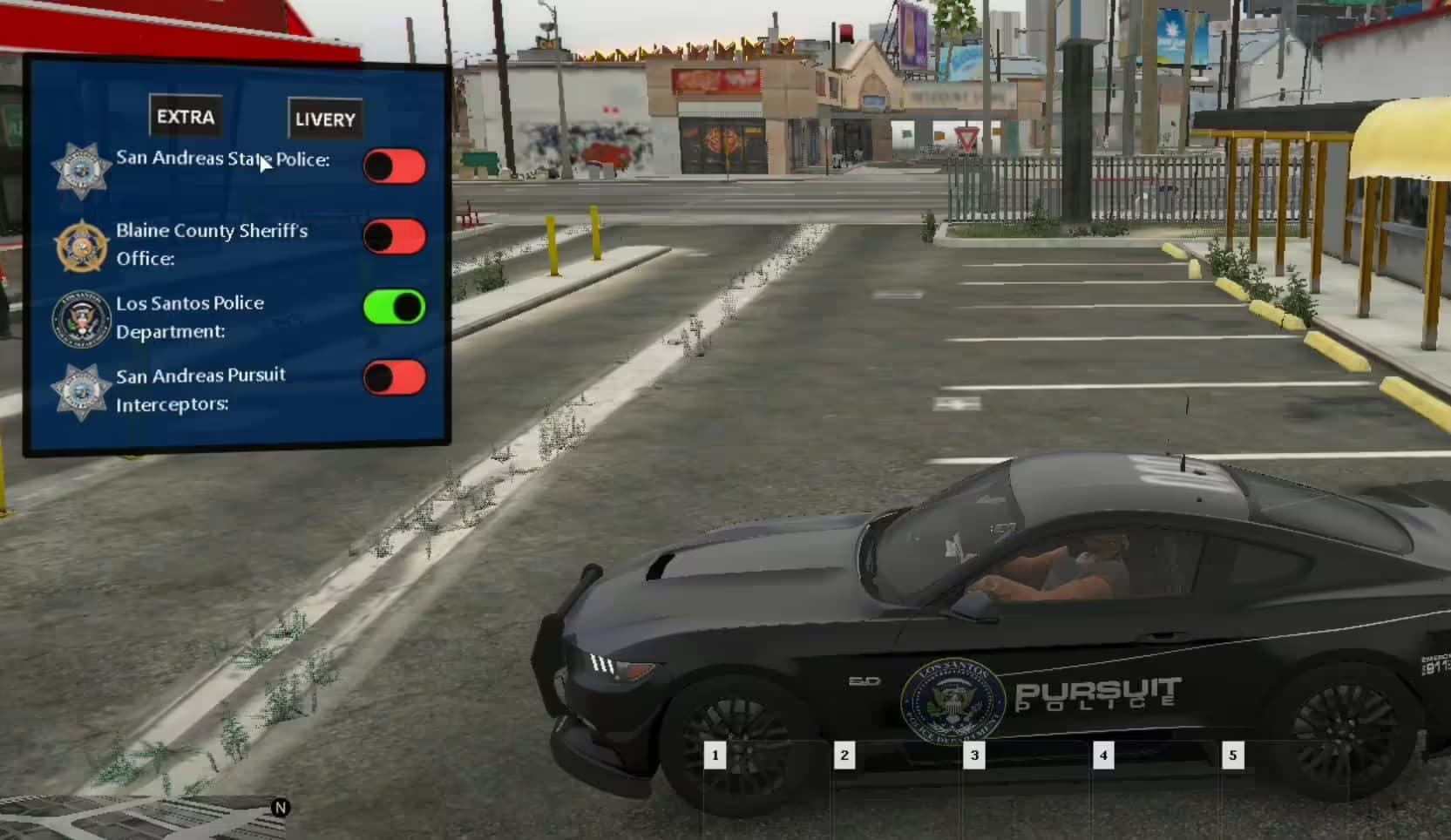1451x840 pixels.
Task: Switch to the LIVERY tab
Action: [324, 119]
